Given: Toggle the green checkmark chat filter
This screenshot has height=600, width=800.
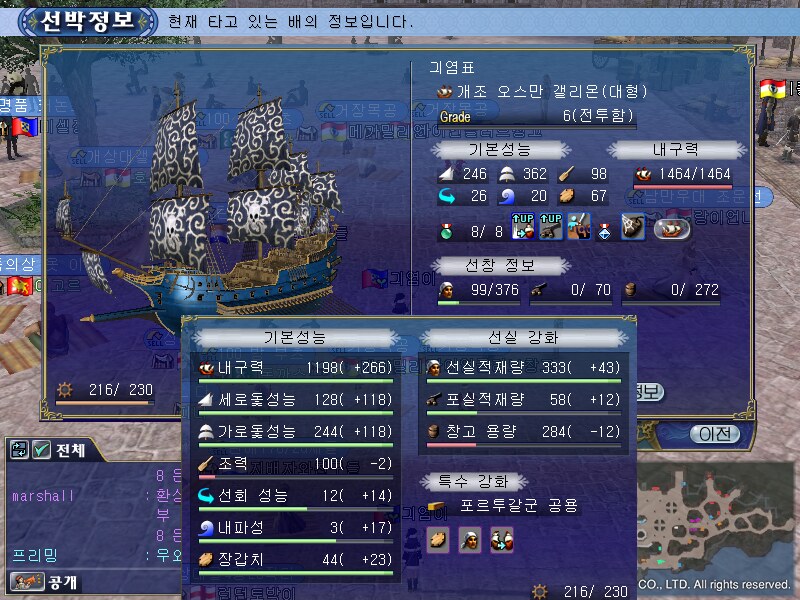Looking at the screenshot, I should pyautogui.click(x=41, y=451).
